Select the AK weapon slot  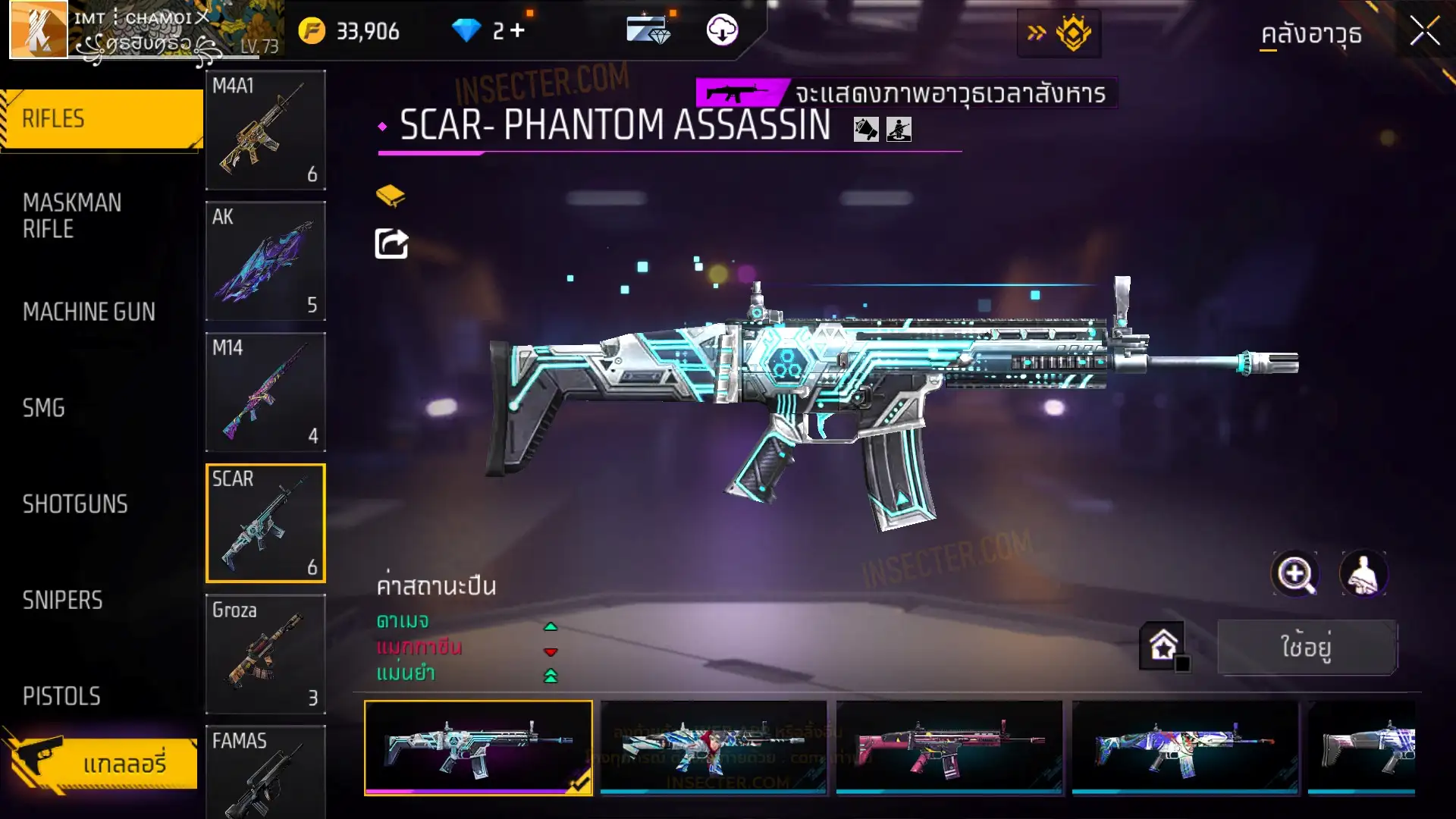(x=265, y=261)
